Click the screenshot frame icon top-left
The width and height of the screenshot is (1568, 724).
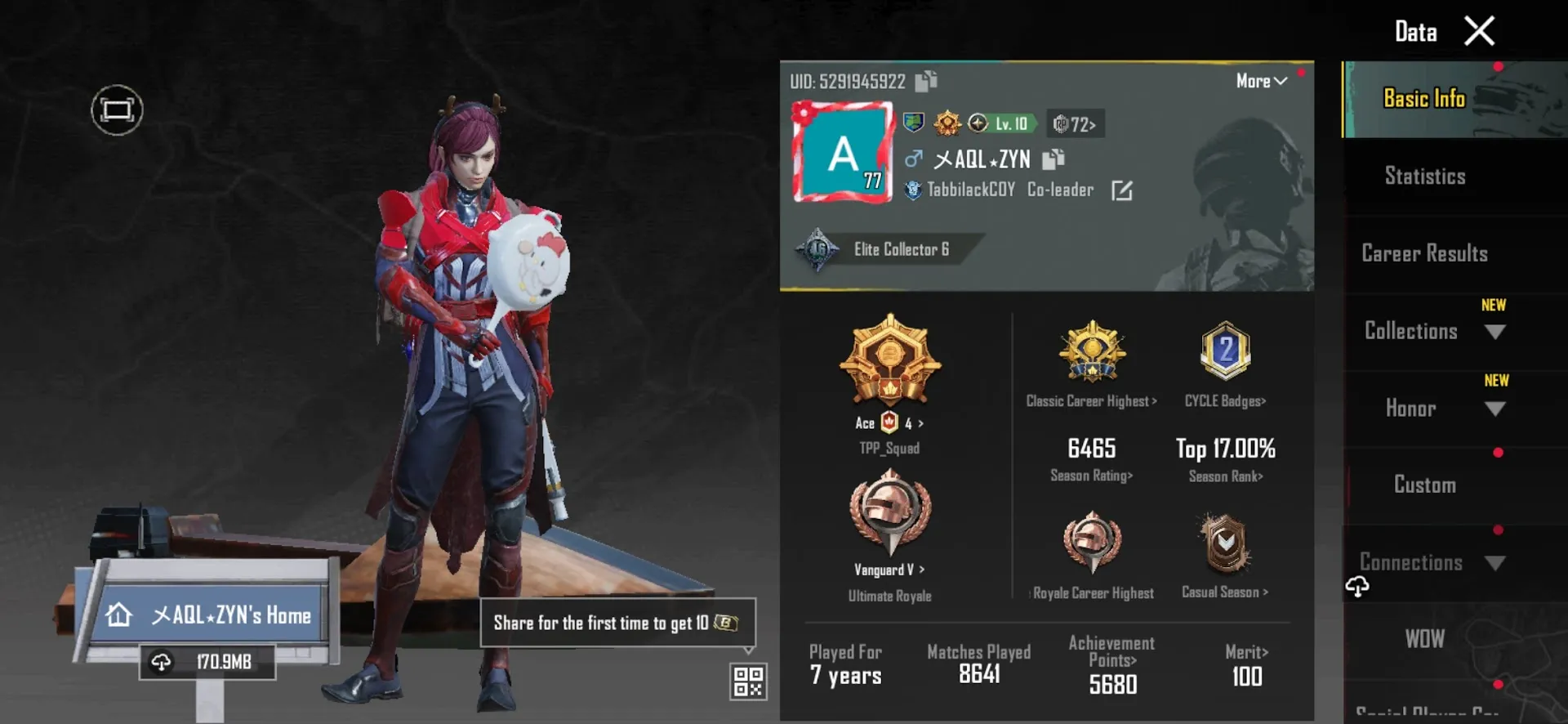116,109
